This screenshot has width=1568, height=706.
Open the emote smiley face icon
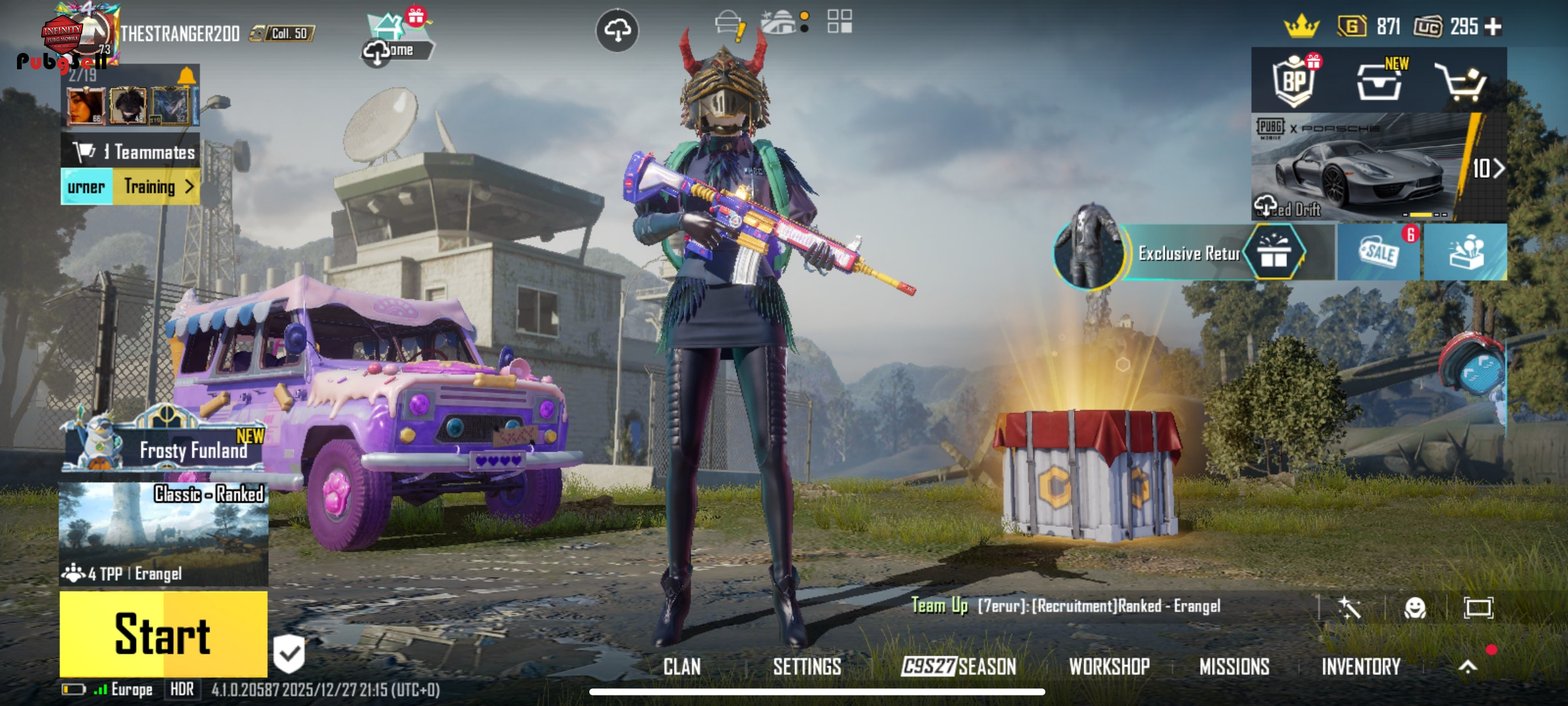[1414, 608]
